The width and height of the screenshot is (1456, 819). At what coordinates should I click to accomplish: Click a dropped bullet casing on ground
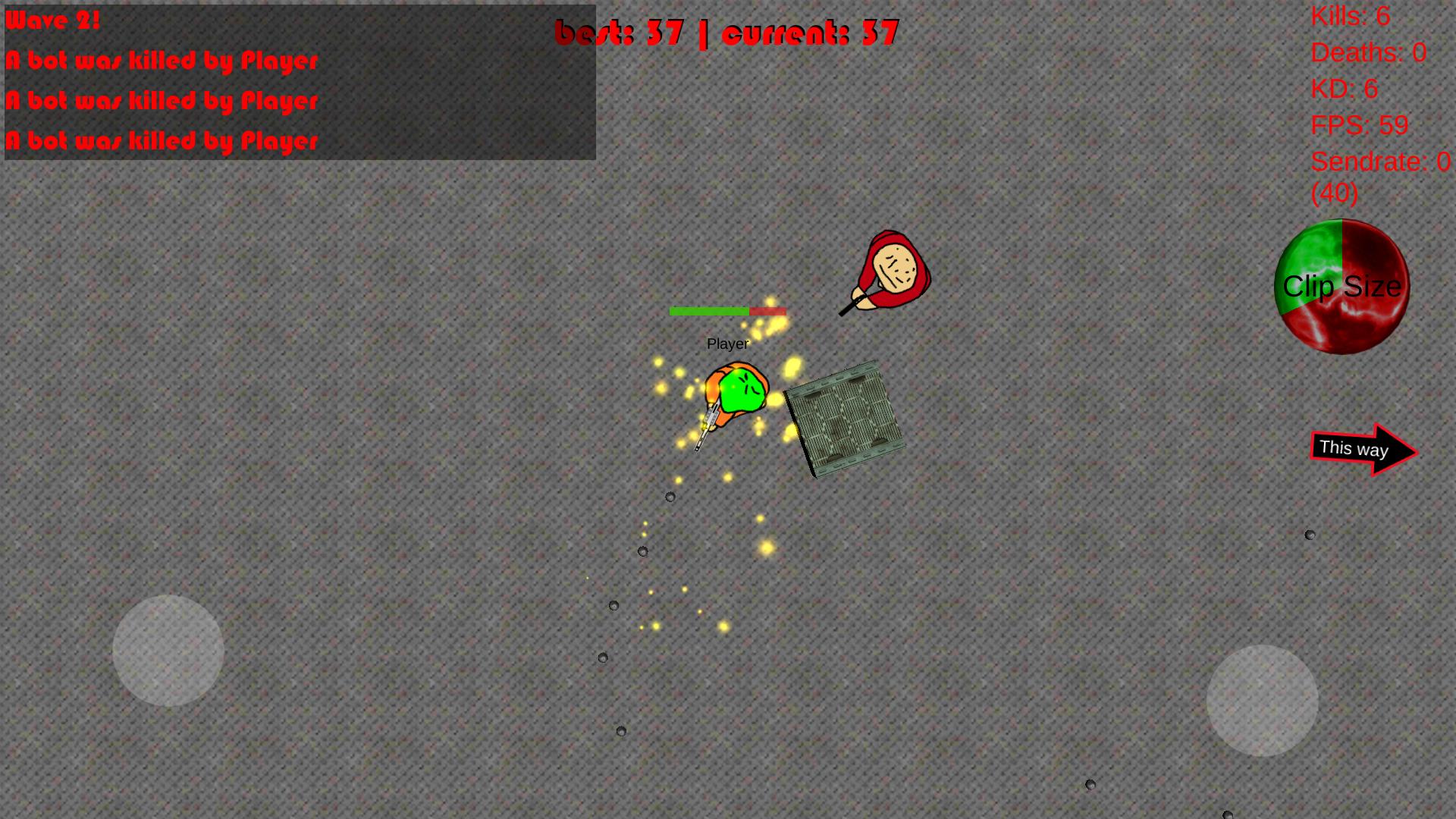point(670,497)
